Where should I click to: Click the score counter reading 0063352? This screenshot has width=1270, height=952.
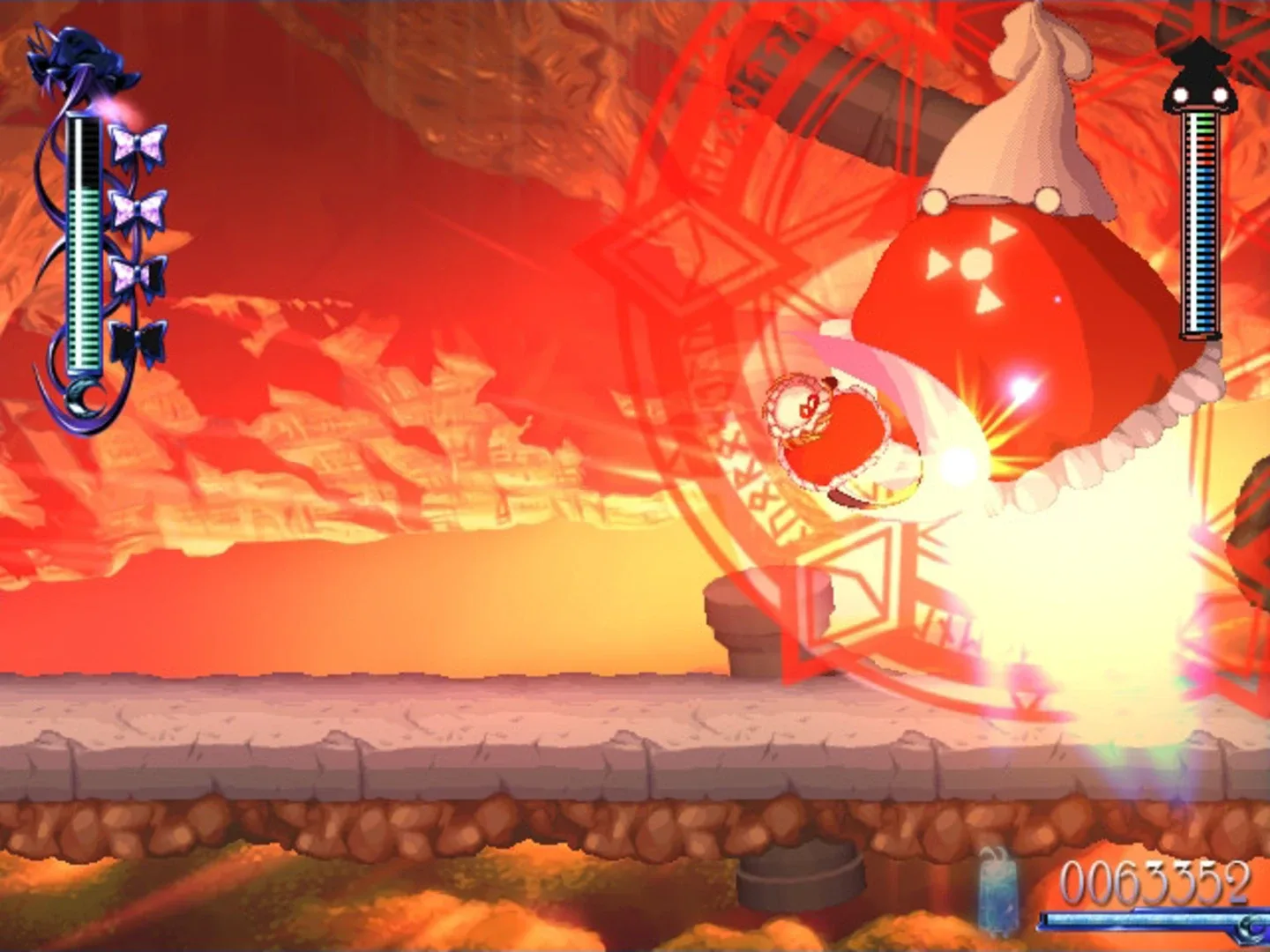coord(1155,879)
